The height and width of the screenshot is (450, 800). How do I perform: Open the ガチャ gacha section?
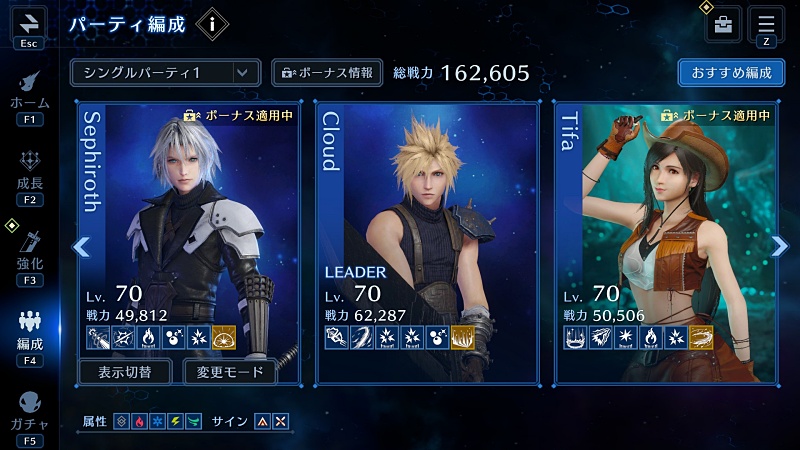29,412
